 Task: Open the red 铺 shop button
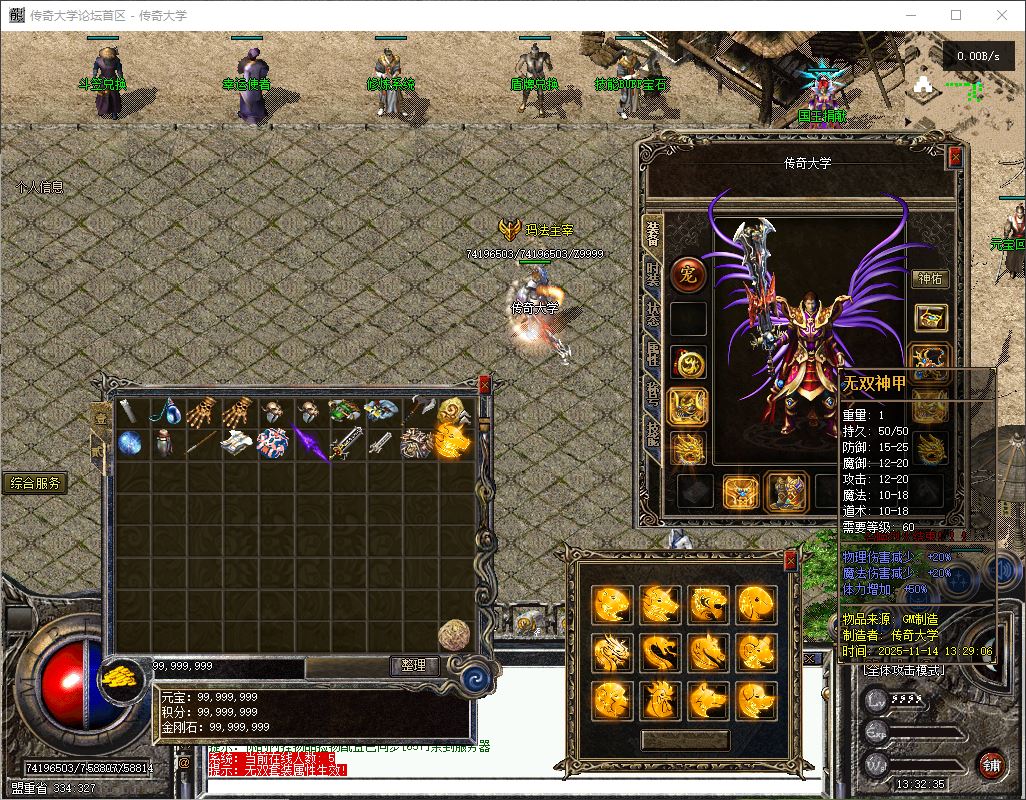(x=991, y=765)
